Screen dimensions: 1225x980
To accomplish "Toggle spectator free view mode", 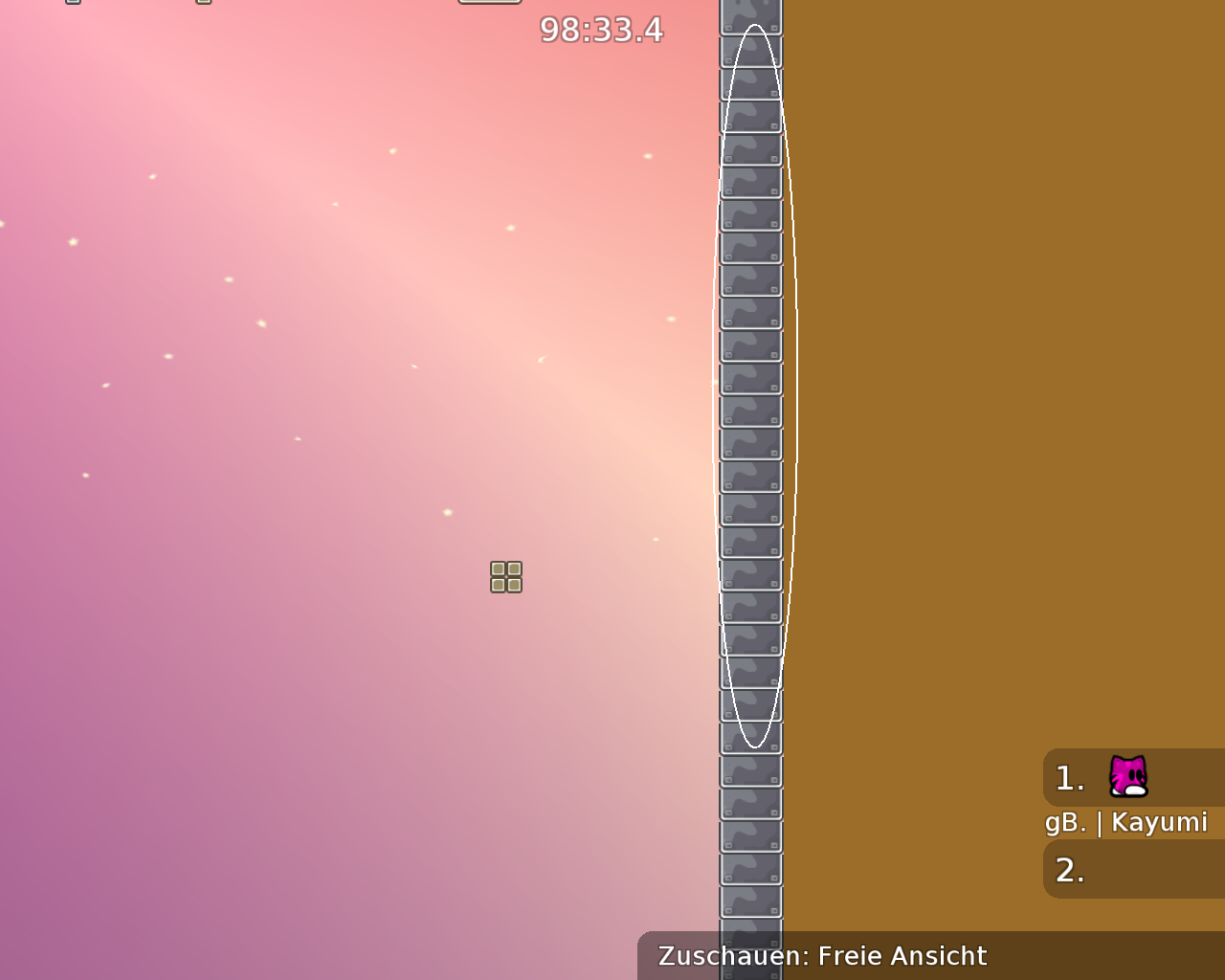I will (x=821, y=955).
